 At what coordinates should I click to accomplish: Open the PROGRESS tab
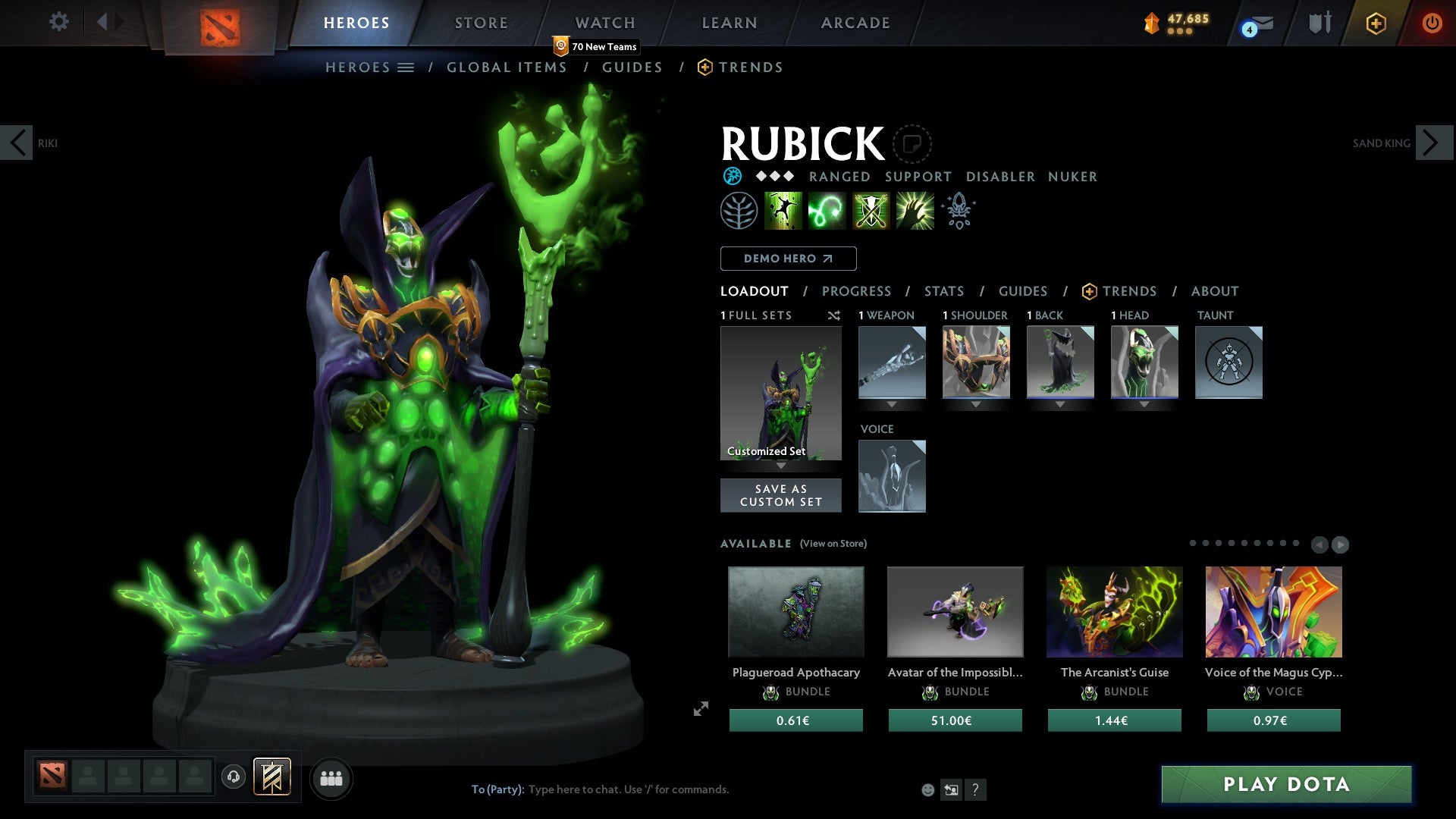[x=857, y=290]
